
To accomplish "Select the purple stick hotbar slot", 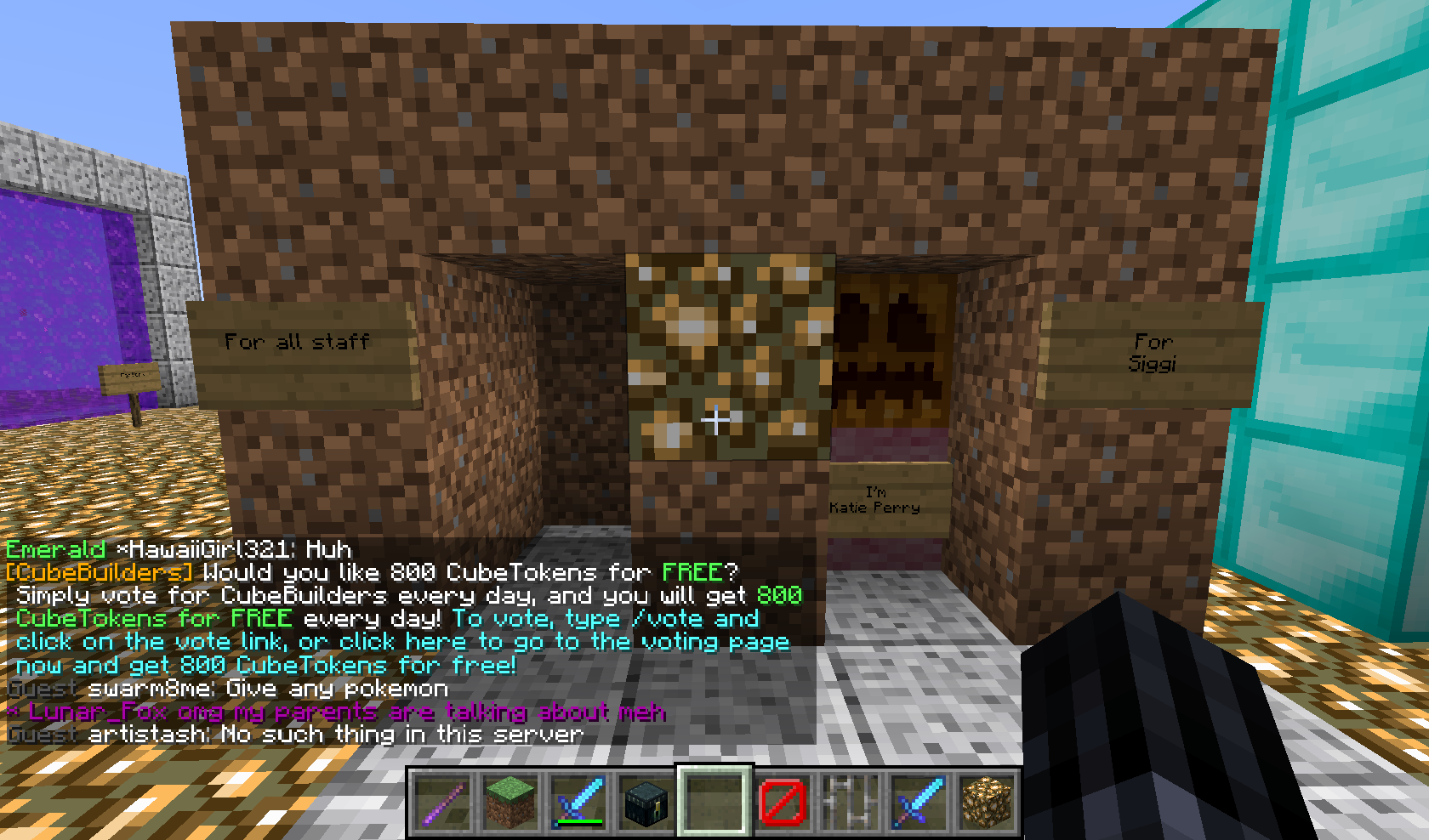I will 443,802.
